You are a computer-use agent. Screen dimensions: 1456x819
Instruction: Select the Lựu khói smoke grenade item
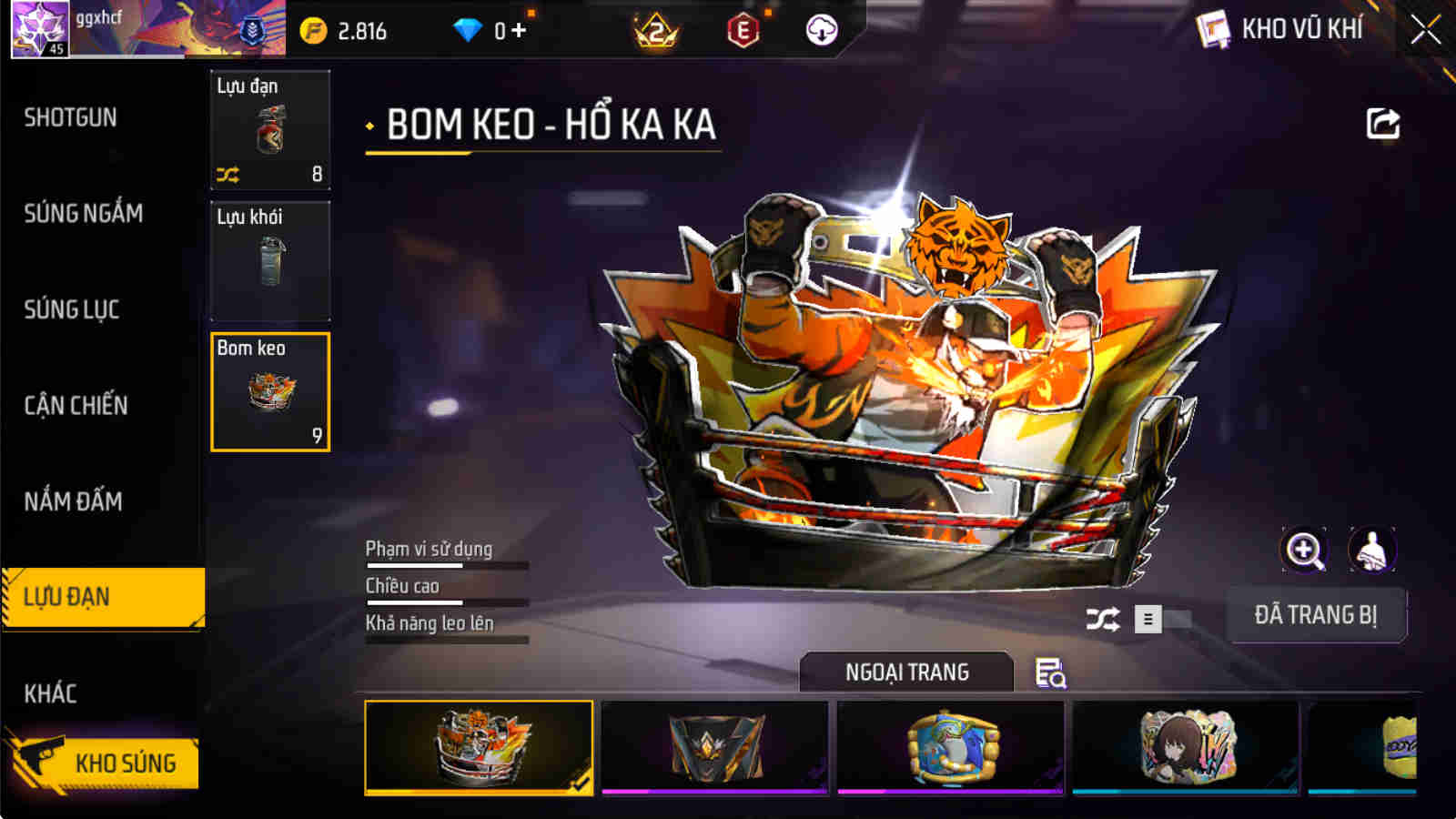[269, 261]
